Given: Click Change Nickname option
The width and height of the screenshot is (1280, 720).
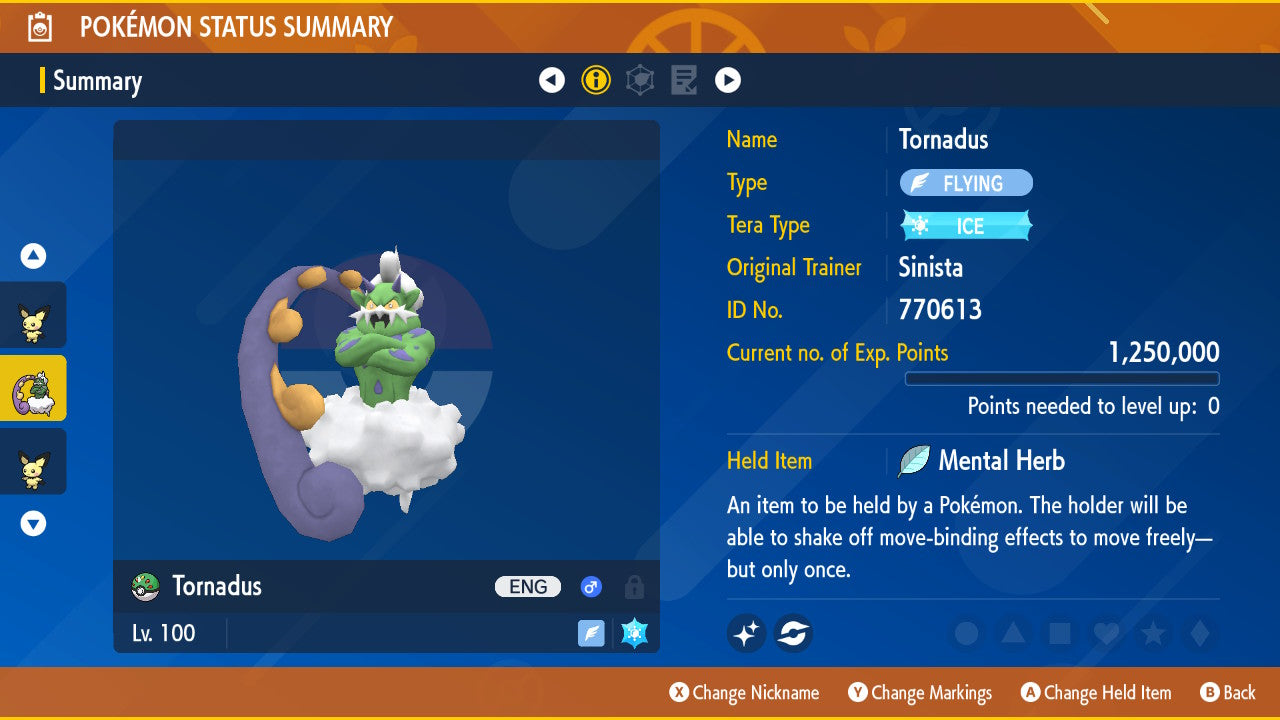Looking at the screenshot, I should (x=745, y=692).
